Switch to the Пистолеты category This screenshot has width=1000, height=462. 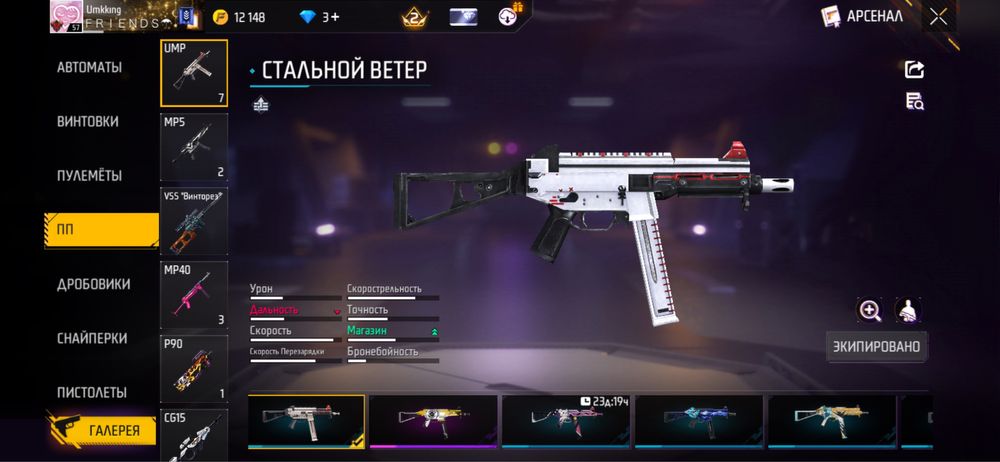coord(91,392)
